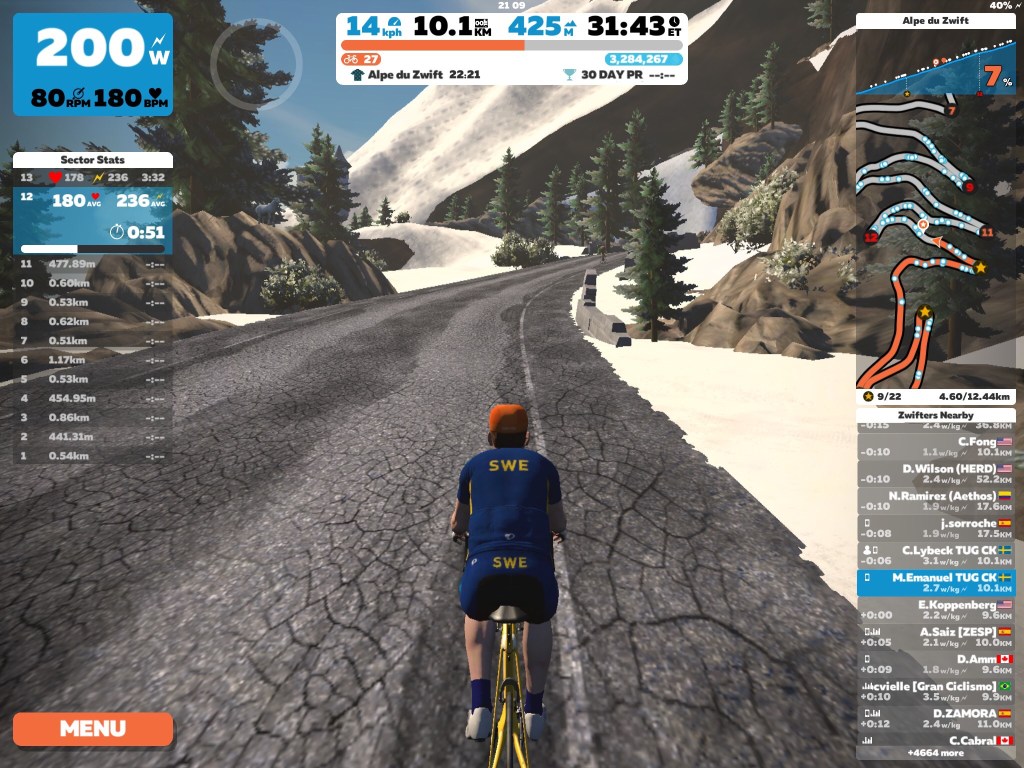Click the 200 W power panel

(93, 66)
